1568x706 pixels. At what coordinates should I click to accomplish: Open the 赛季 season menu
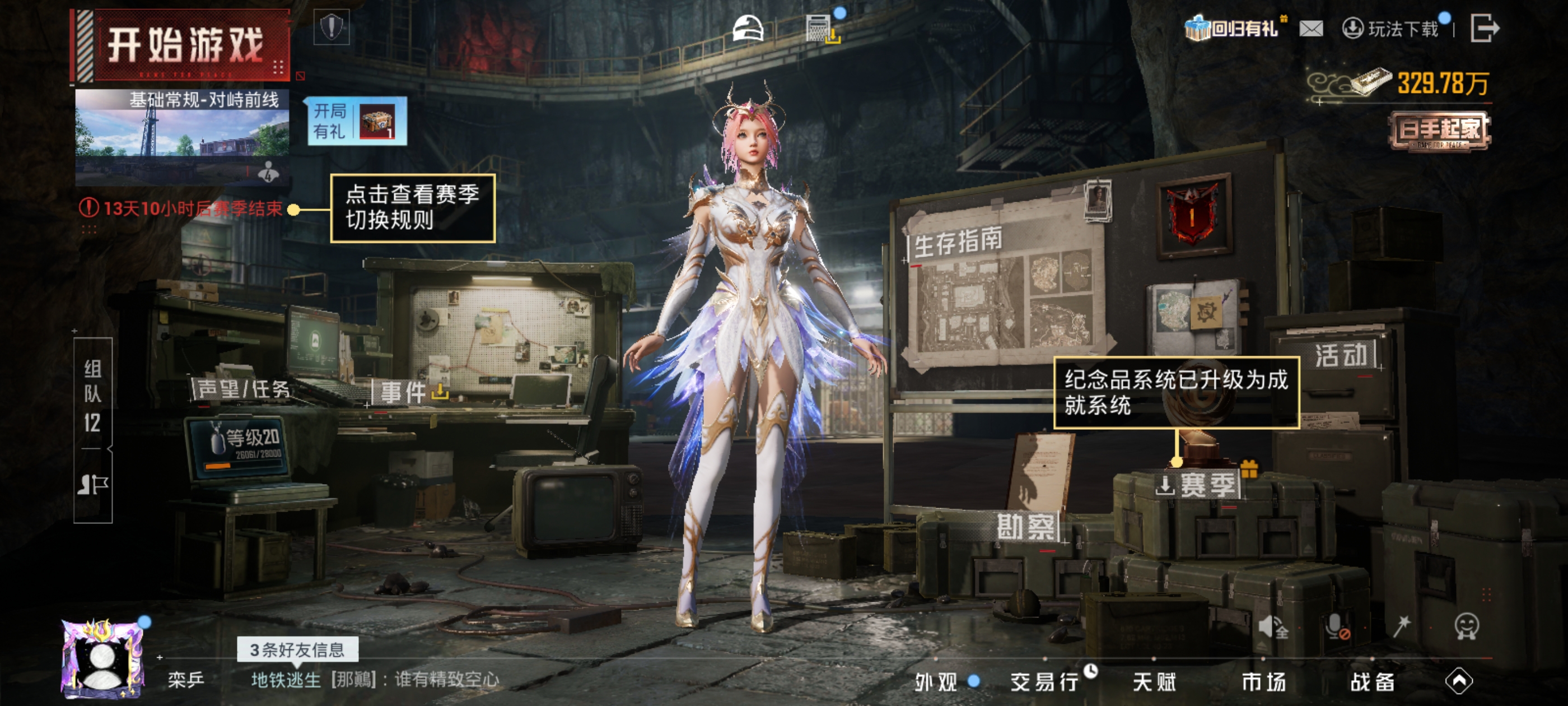coord(1199,485)
